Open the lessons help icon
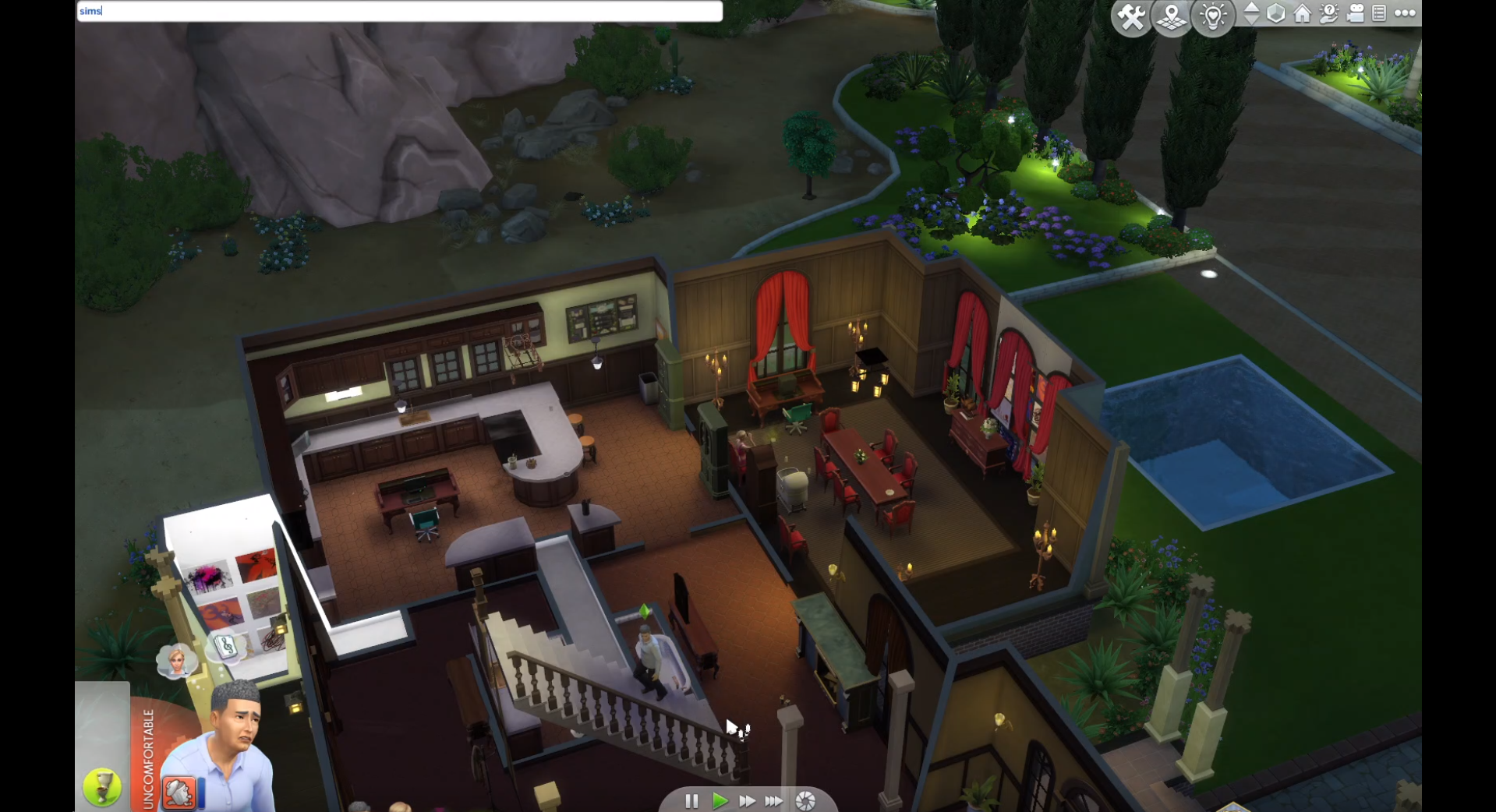The height and width of the screenshot is (812, 1496). (1329, 13)
